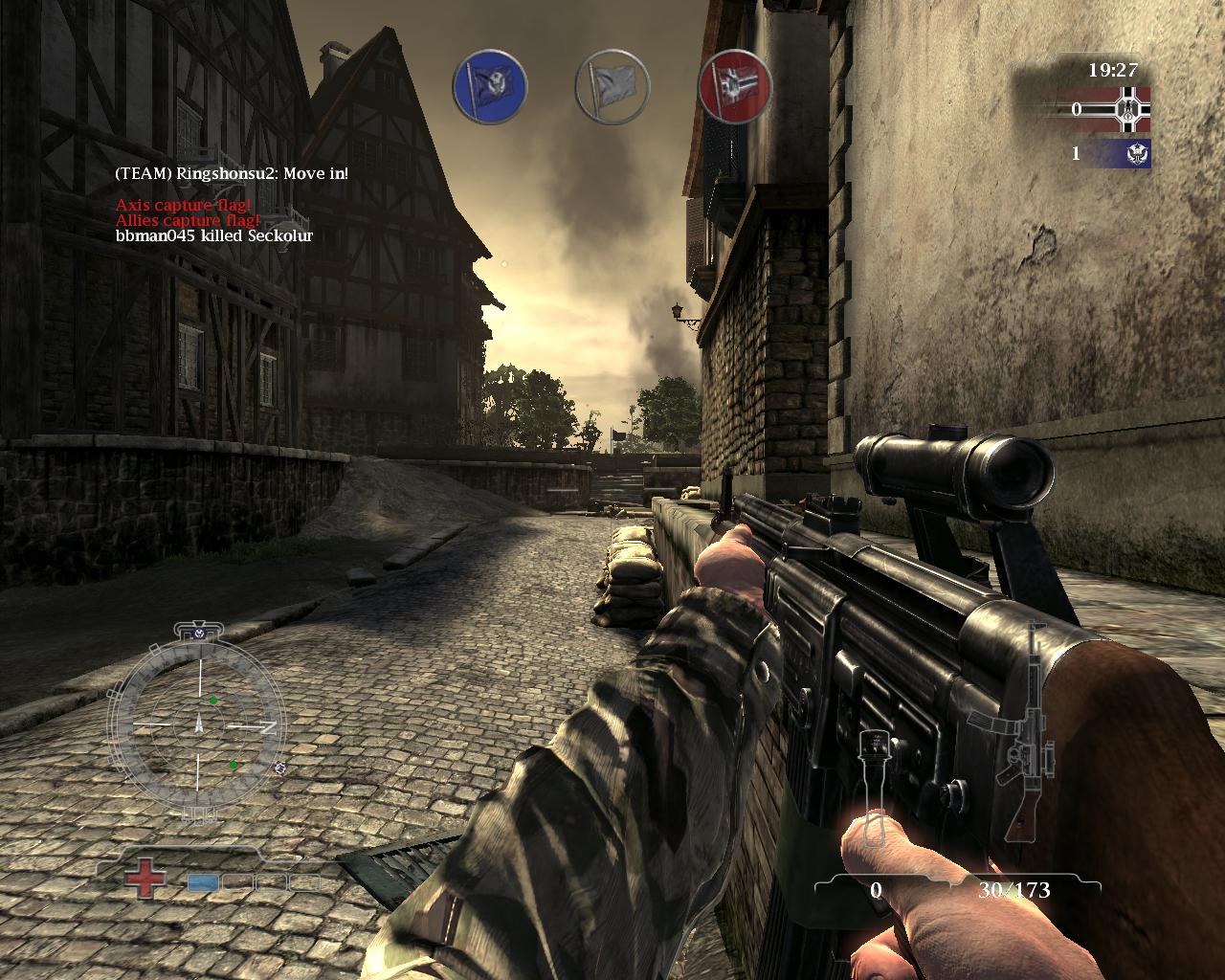Select the red Axis flag objective icon
The image size is (1225, 980).
tap(735, 86)
